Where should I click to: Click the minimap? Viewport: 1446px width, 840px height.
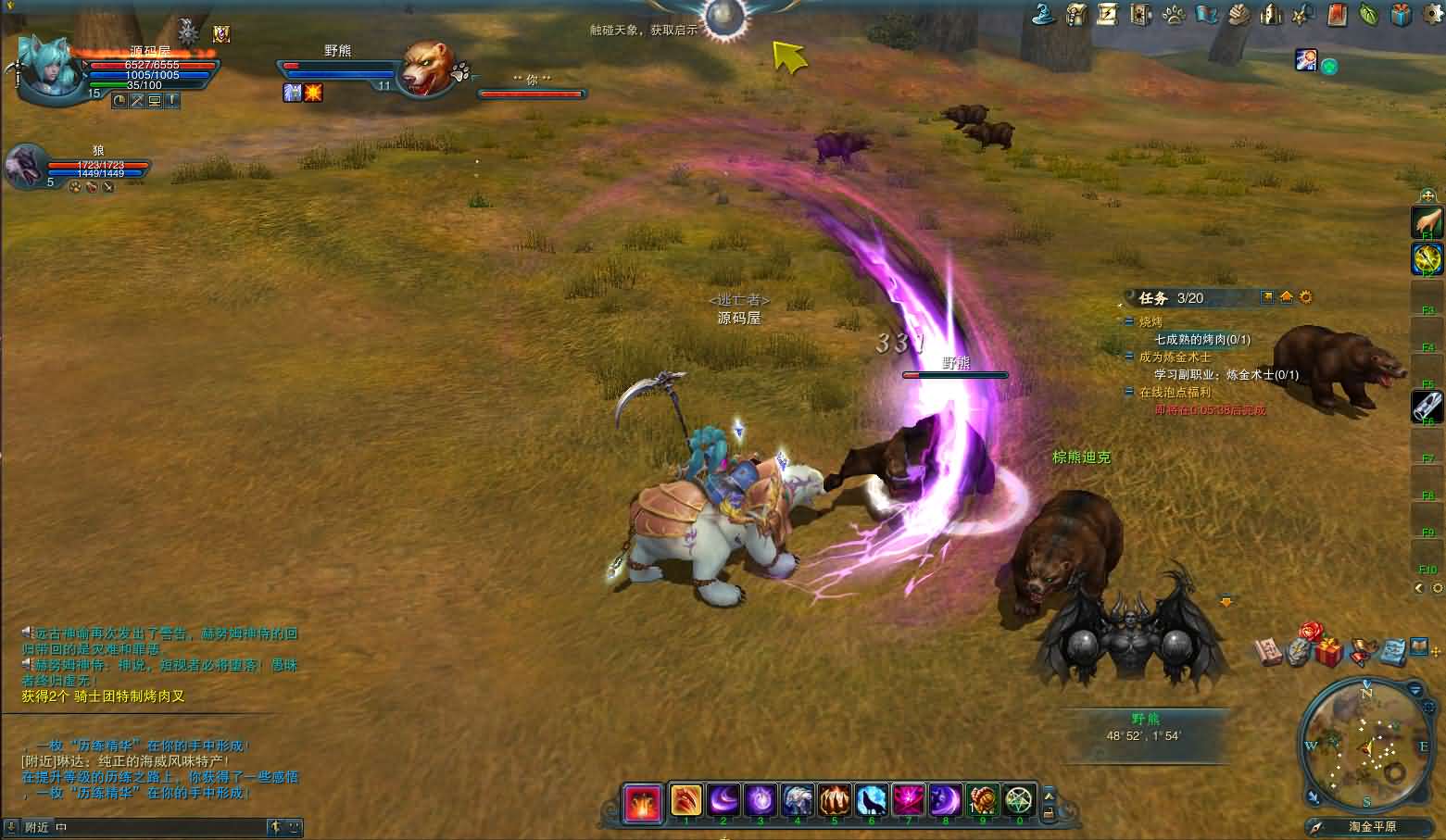click(1366, 746)
